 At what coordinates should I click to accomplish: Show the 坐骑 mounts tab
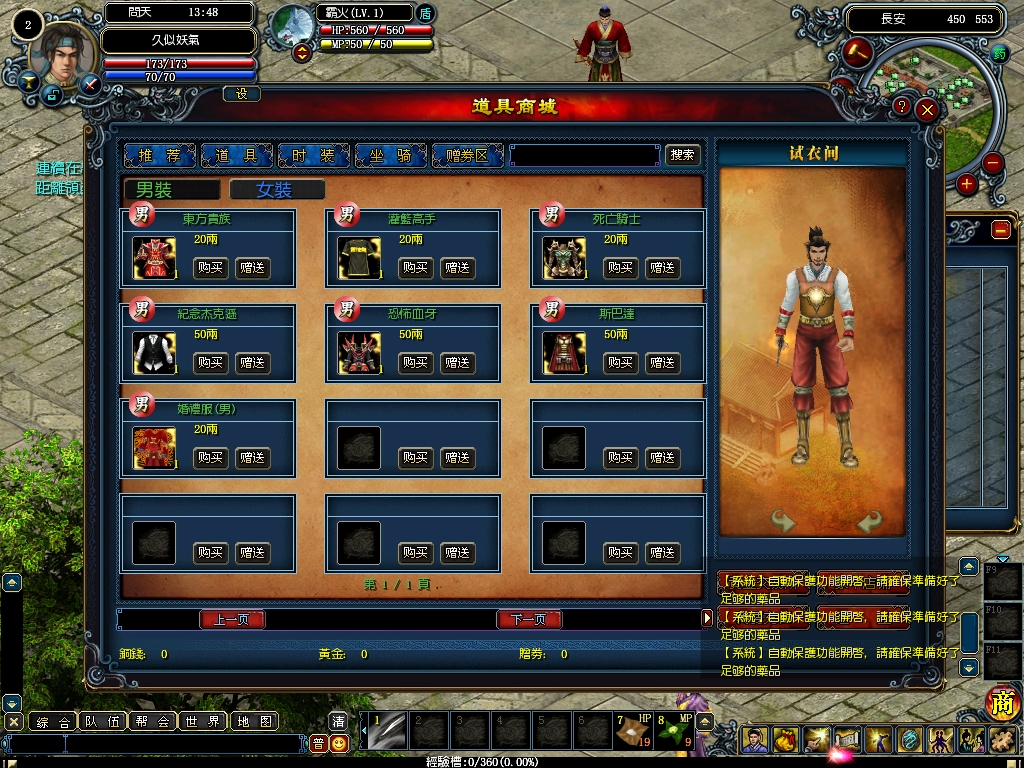pos(390,155)
